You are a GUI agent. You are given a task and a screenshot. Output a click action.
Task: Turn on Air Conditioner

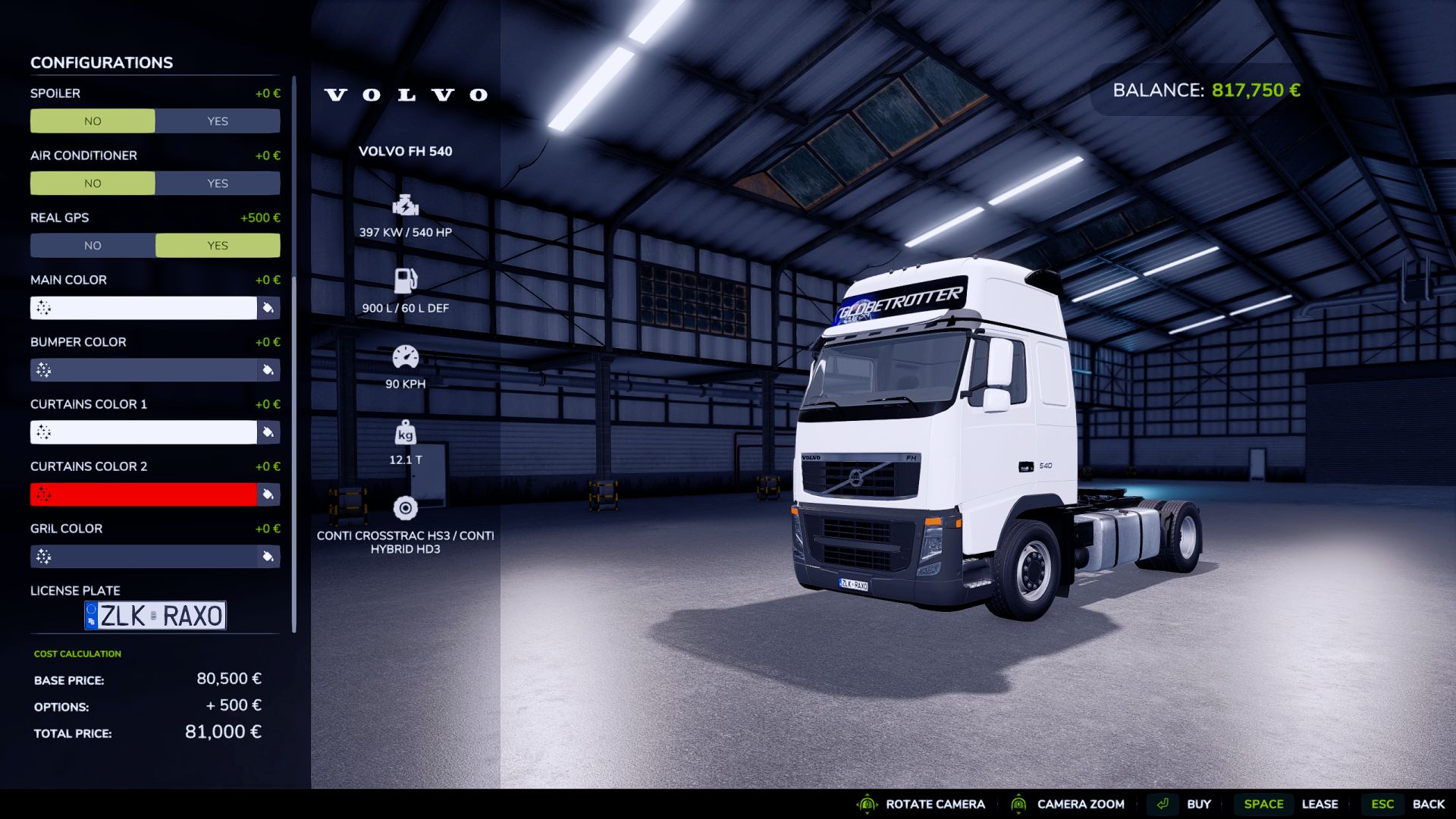pyautogui.click(x=217, y=183)
